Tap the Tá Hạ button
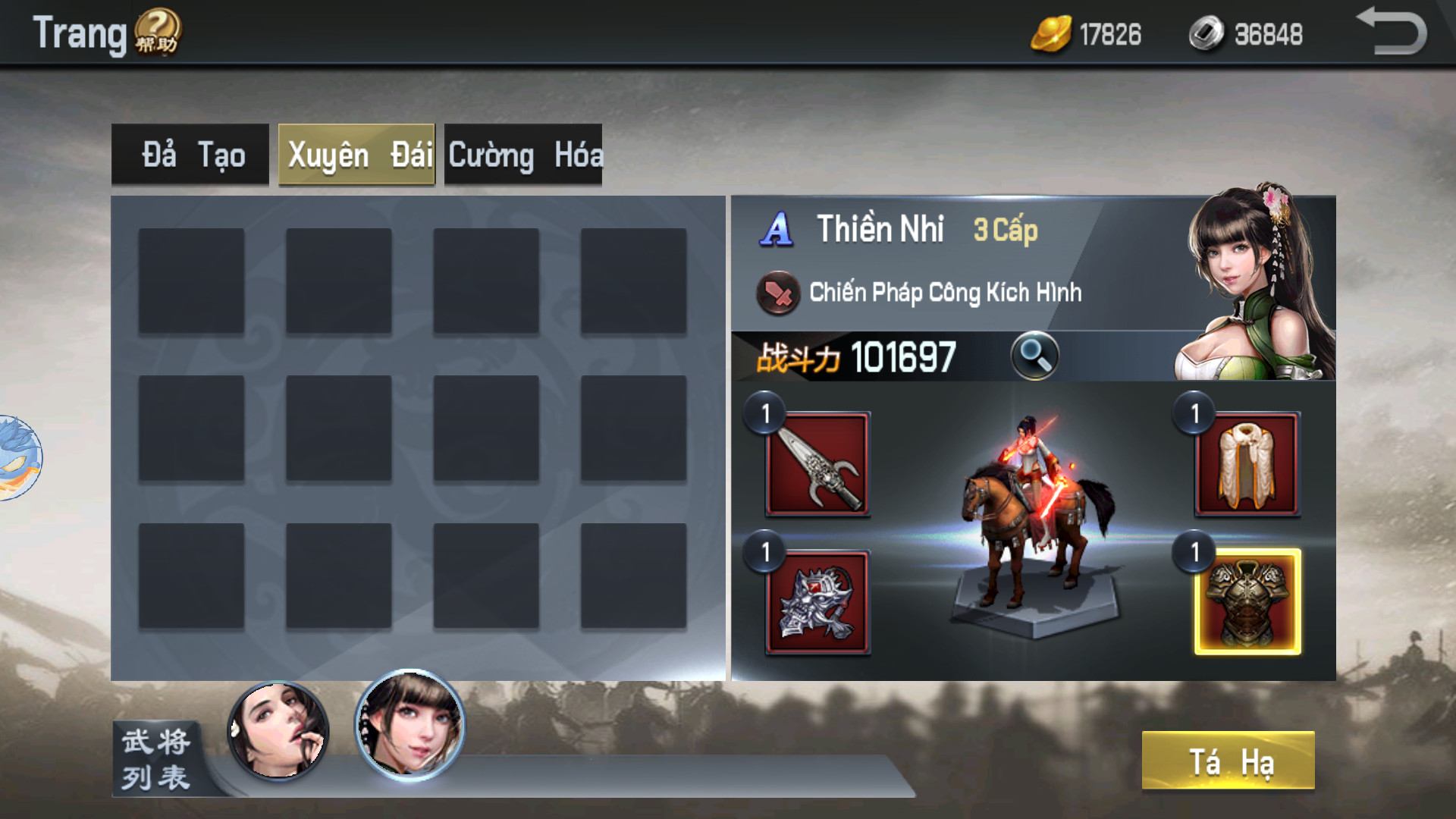Viewport: 1456px width, 819px height. point(1228,761)
